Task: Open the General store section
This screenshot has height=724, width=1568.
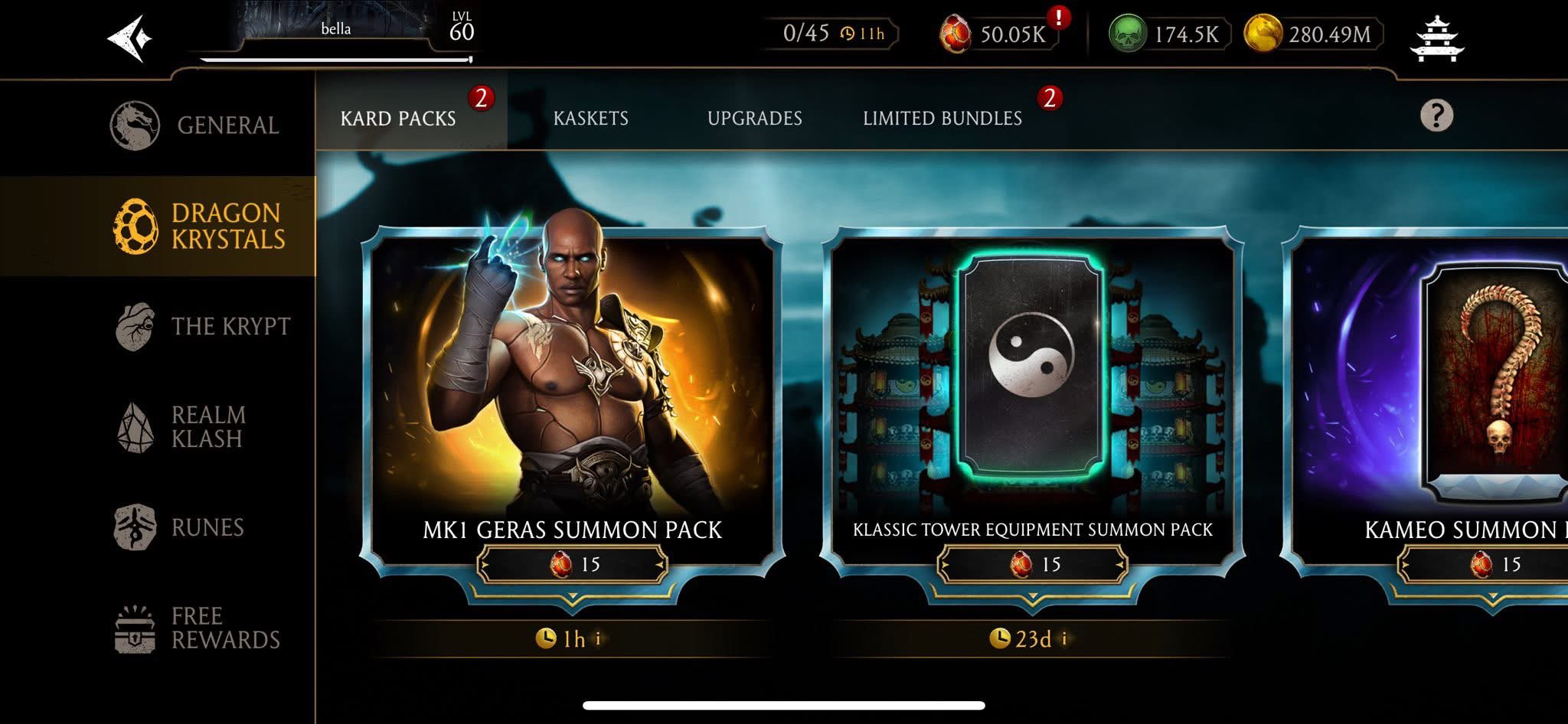Action: pyautogui.click(x=195, y=125)
